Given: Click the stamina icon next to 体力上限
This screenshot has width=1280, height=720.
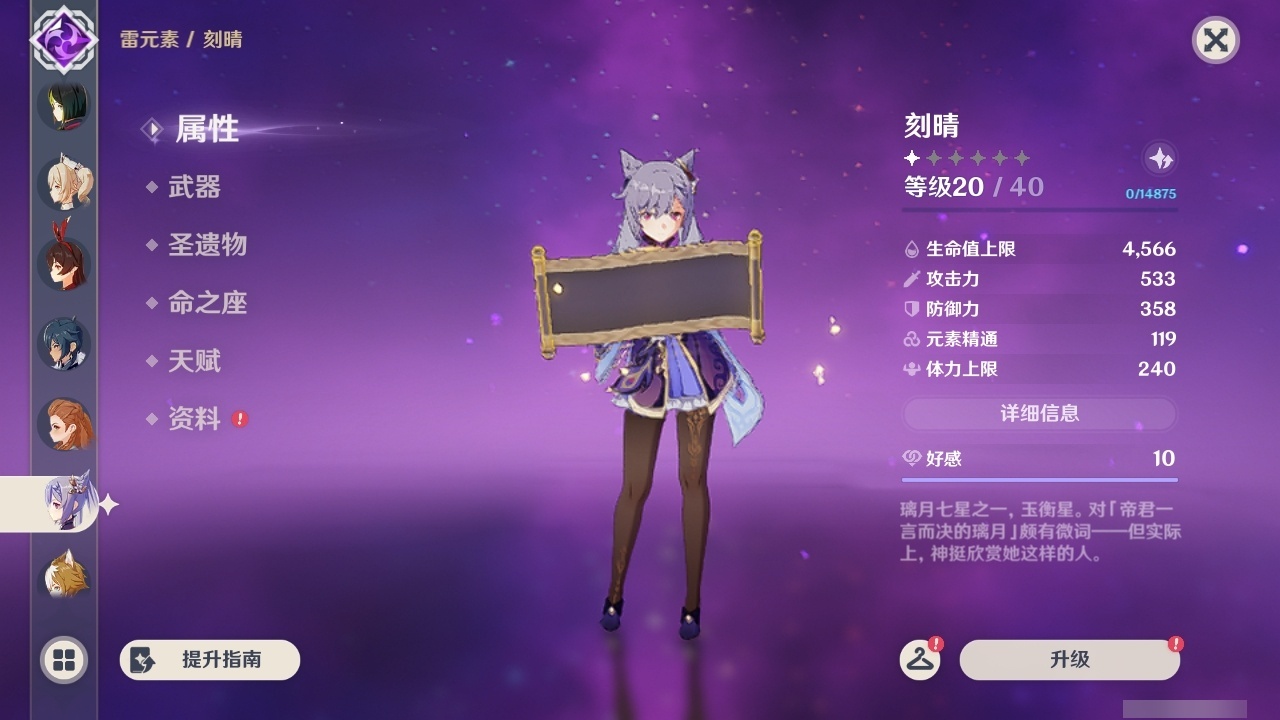Looking at the screenshot, I should (911, 369).
